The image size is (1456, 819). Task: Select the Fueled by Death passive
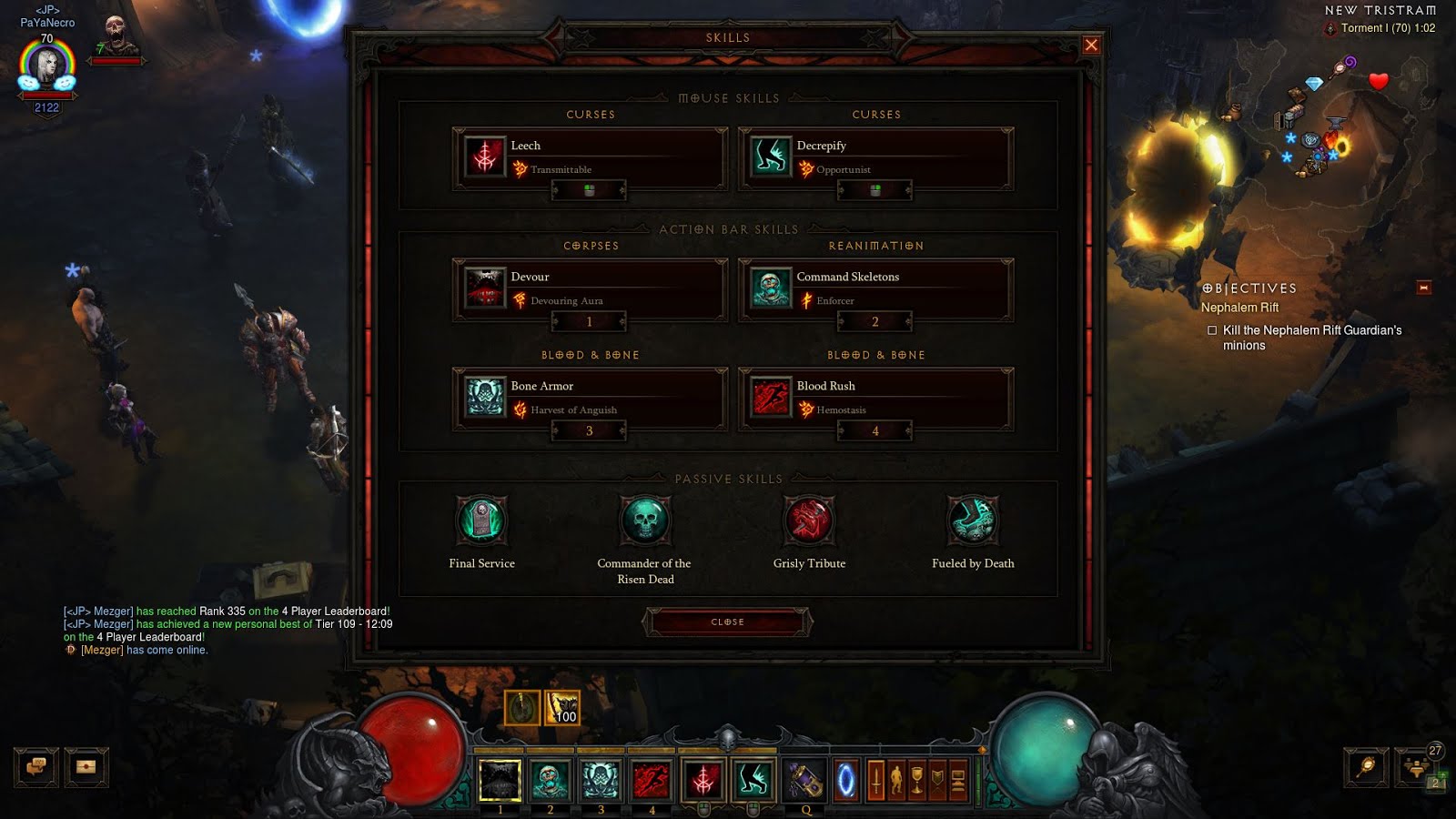coord(973,521)
